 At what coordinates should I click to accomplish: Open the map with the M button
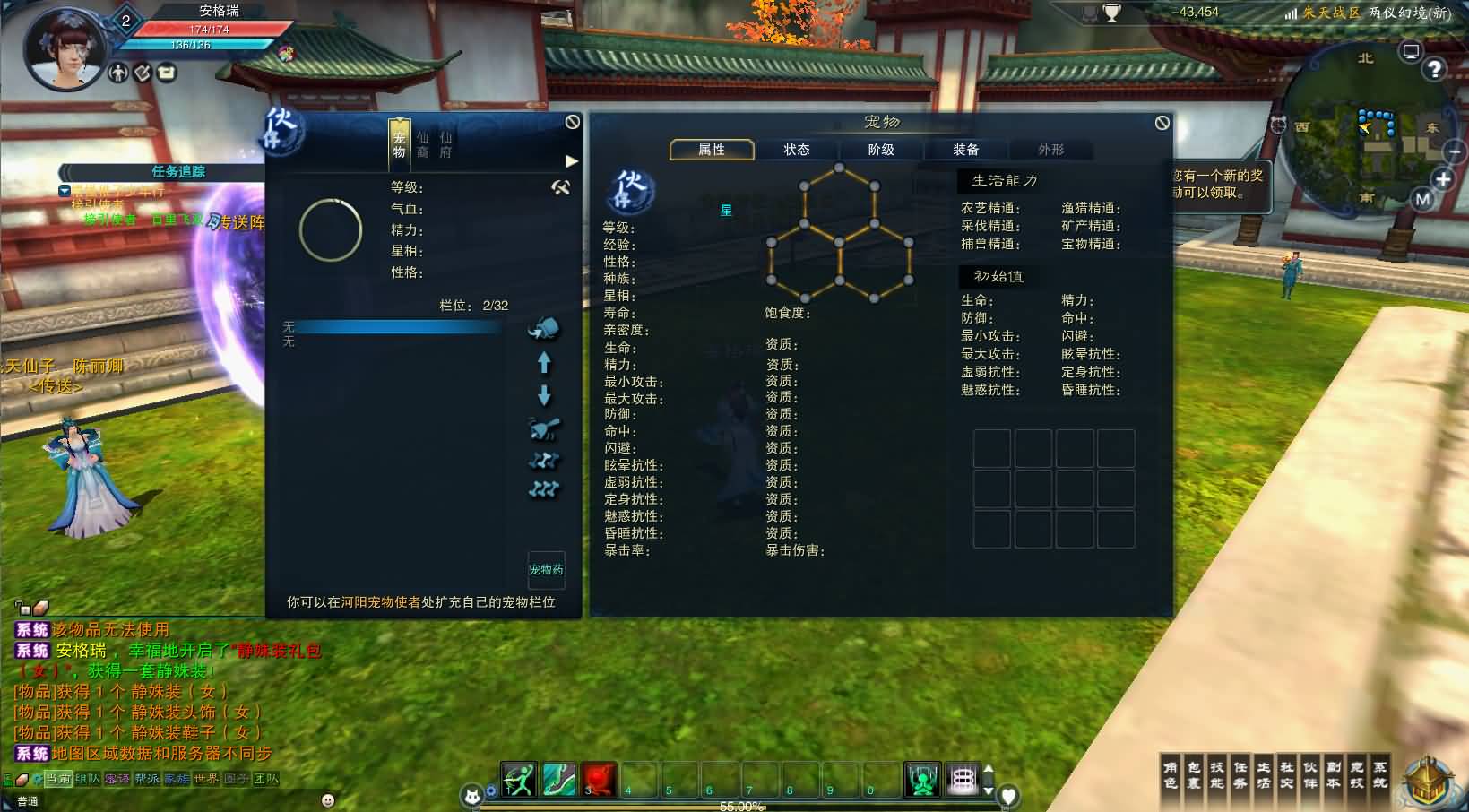point(1422,199)
